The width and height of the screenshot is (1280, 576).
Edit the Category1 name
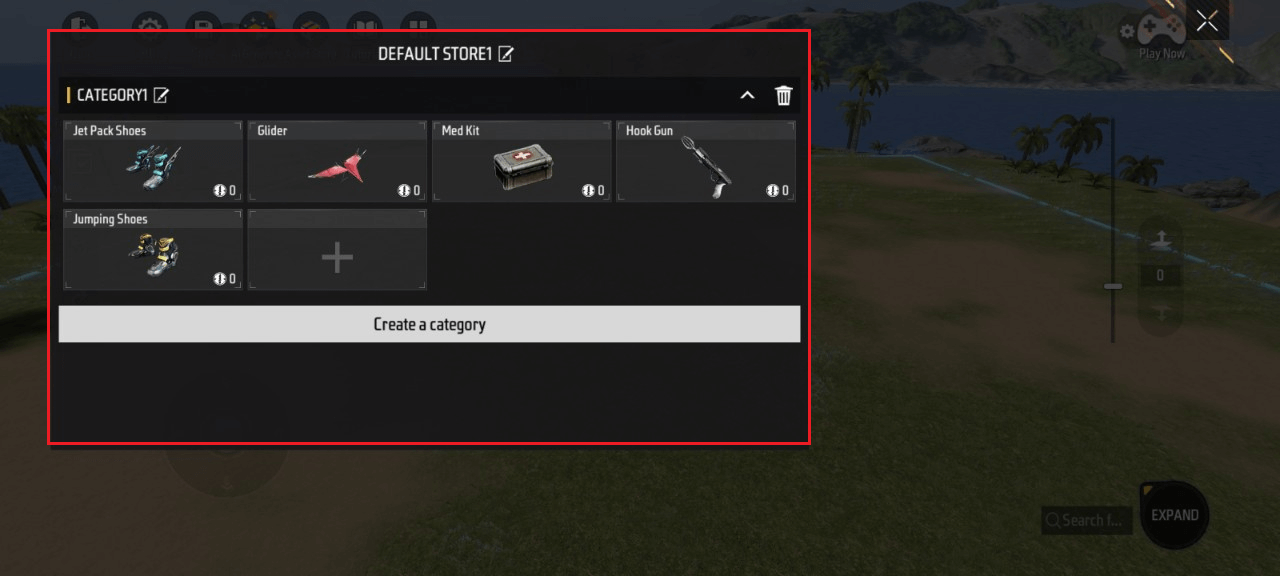point(161,95)
